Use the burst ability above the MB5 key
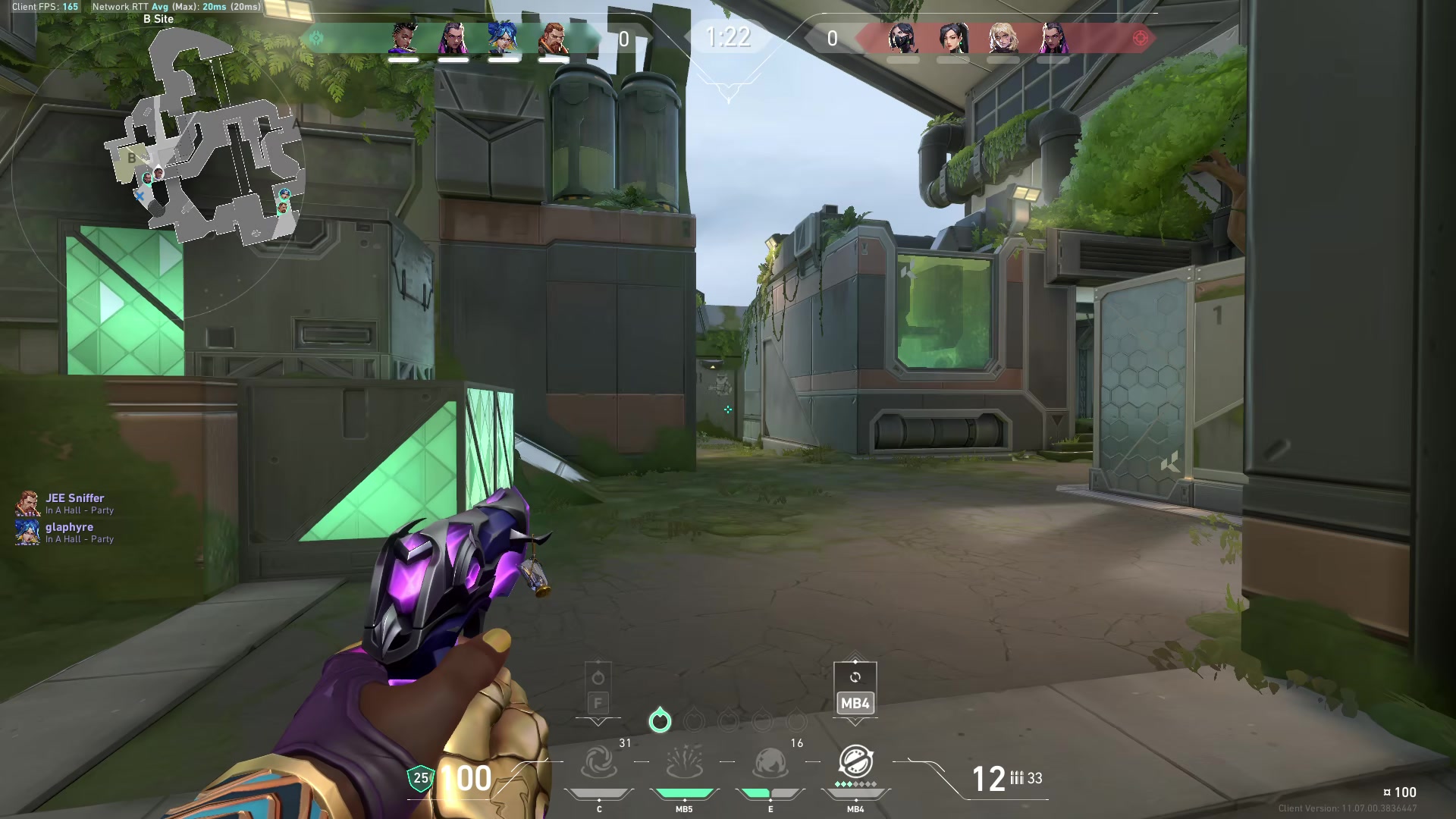1456x819 pixels. [684, 762]
